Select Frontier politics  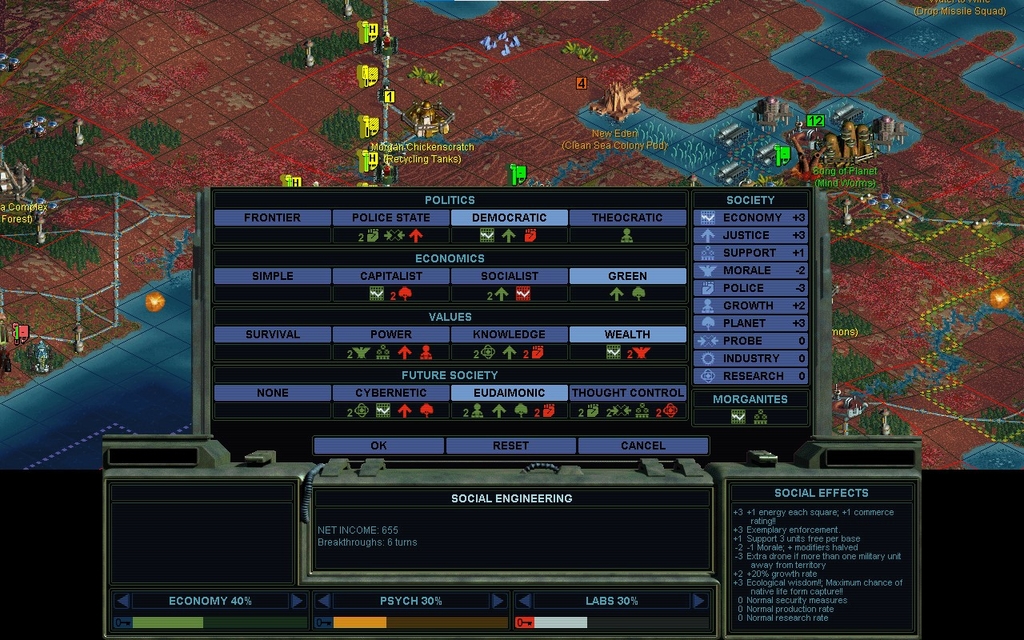click(272, 218)
